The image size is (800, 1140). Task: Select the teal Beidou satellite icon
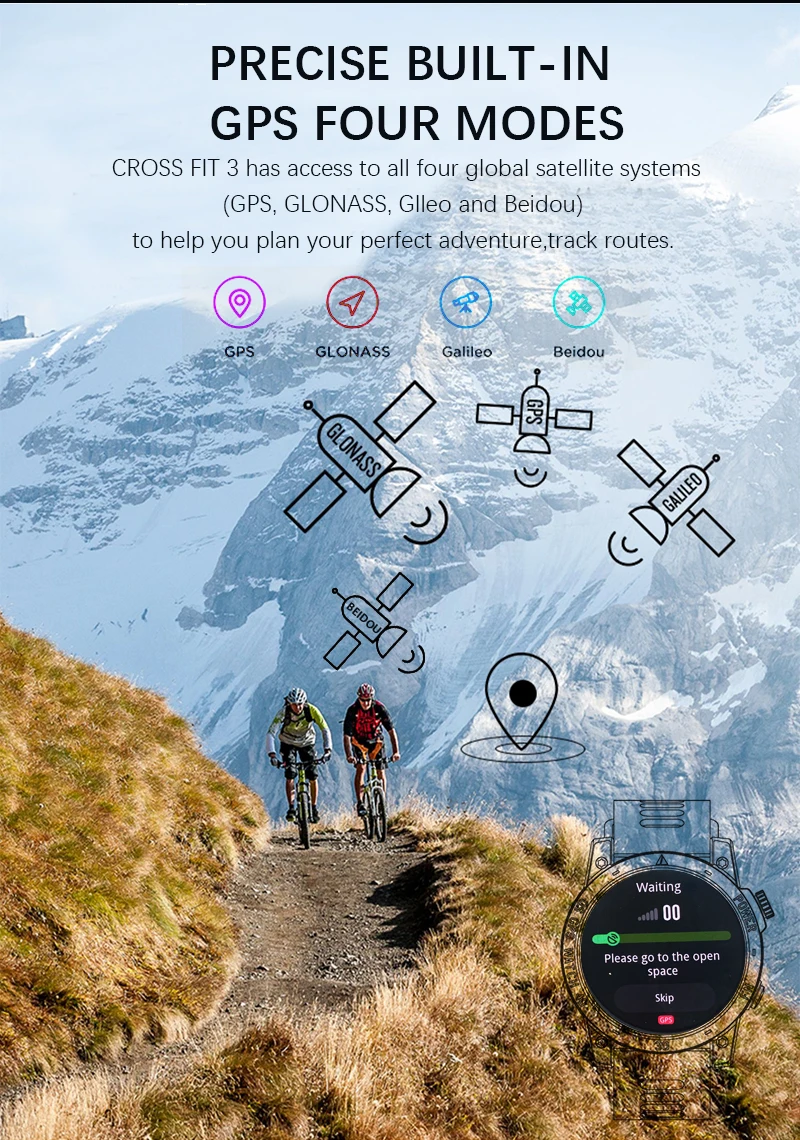(x=579, y=302)
